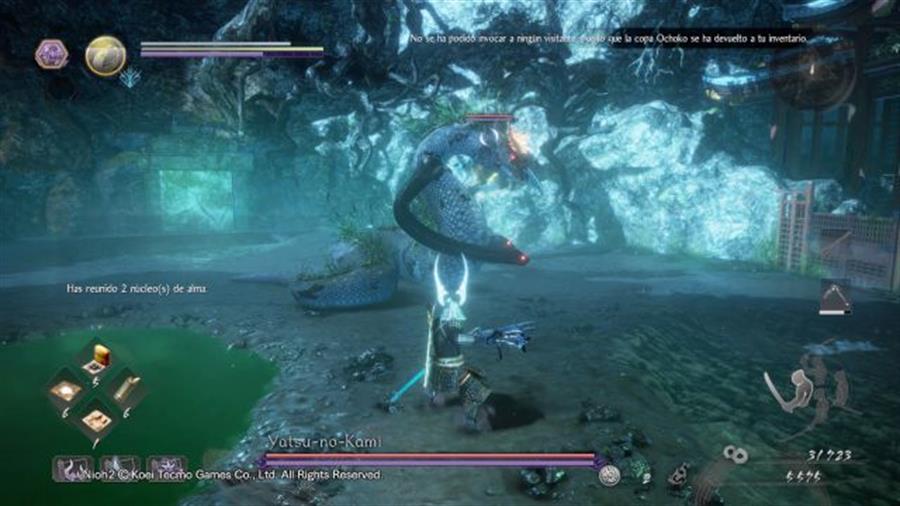
Task: Activate the third yokai ability icon
Action: (165, 468)
